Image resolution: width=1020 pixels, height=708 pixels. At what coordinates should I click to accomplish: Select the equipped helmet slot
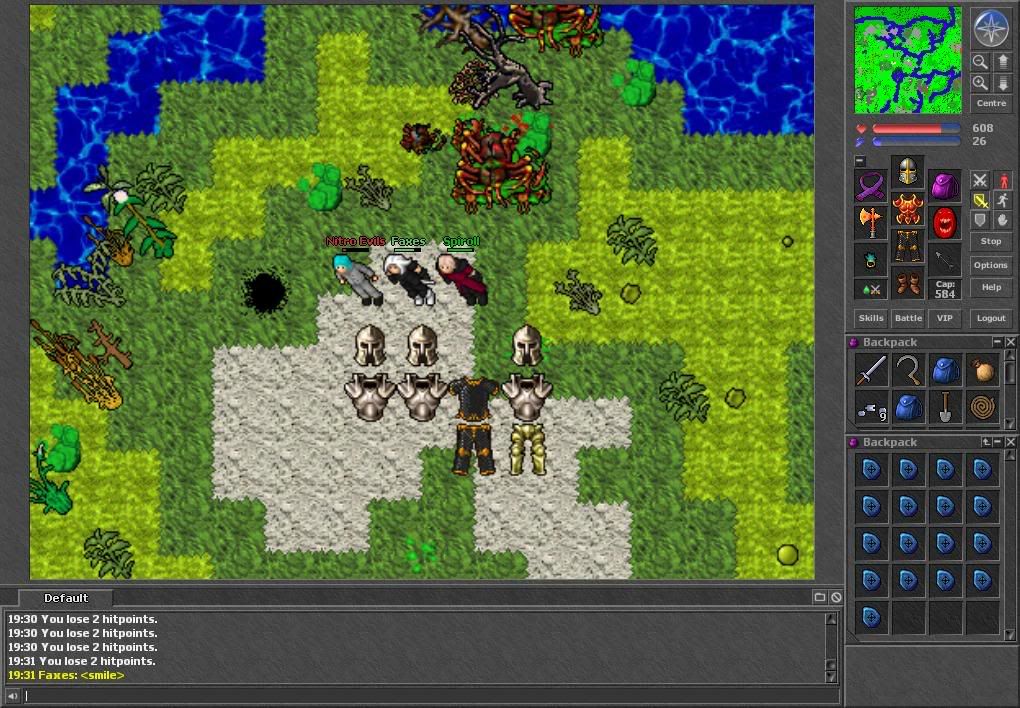[x=908, y=174]
